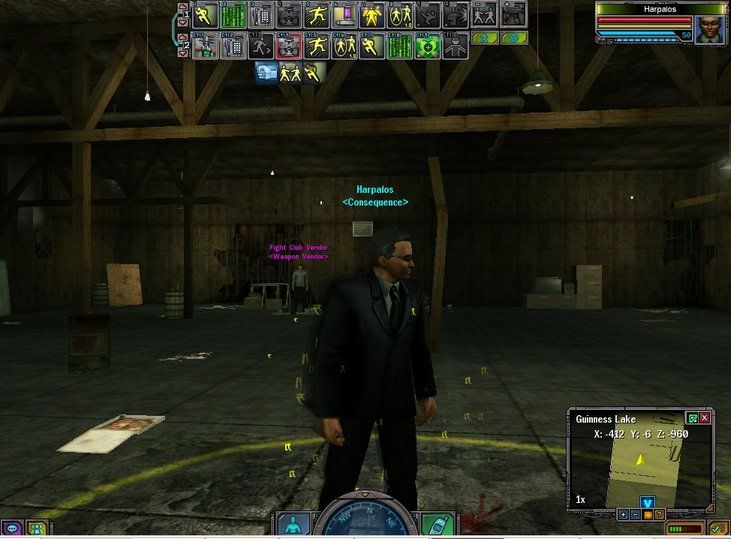This screenshot has height=539, width=731.
Task: Open the minimap help question mark
Action: point(660,514)
